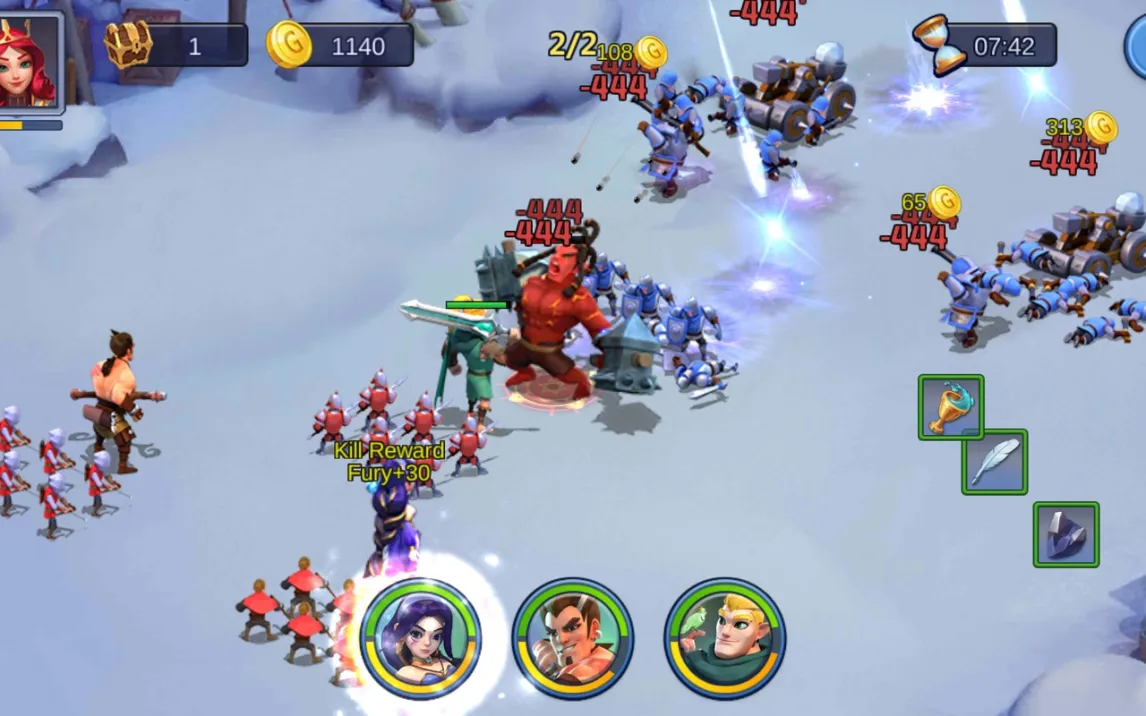Trigger the brown-haired brawler hero skill
Image resolution: width=1146 pixels, height=716 pixels.
tap(573, 637)
